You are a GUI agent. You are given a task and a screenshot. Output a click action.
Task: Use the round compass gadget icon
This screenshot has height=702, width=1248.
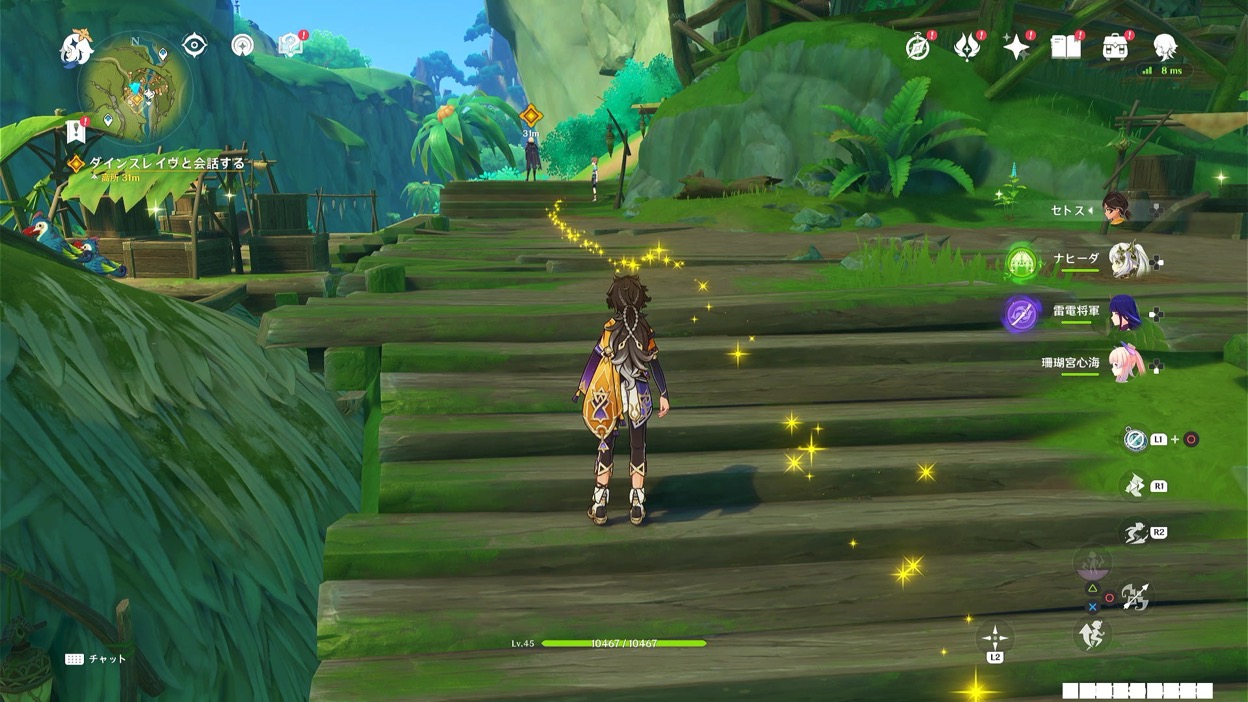(x=1135, y=439)
